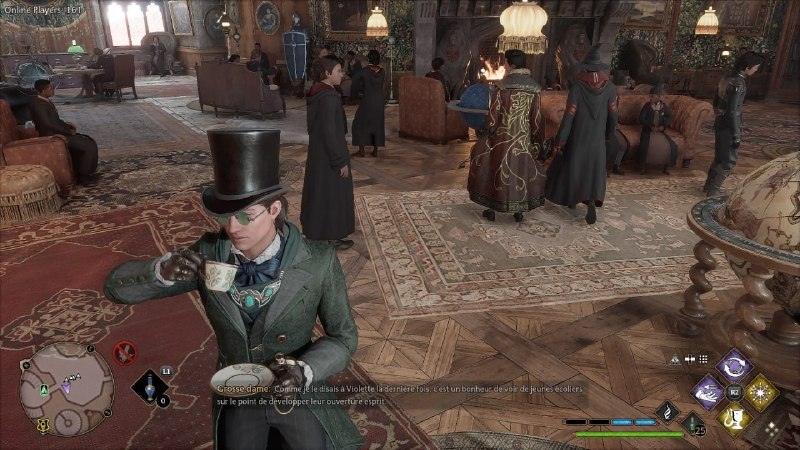Select the blue potion tool slot

(151, 388)
